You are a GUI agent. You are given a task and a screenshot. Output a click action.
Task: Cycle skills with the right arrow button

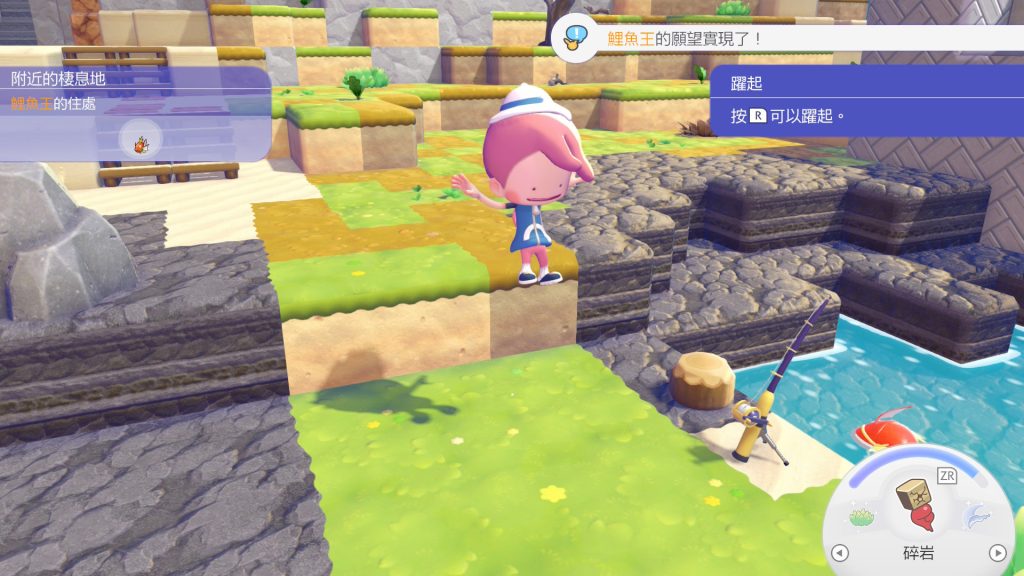click(996, 553)
